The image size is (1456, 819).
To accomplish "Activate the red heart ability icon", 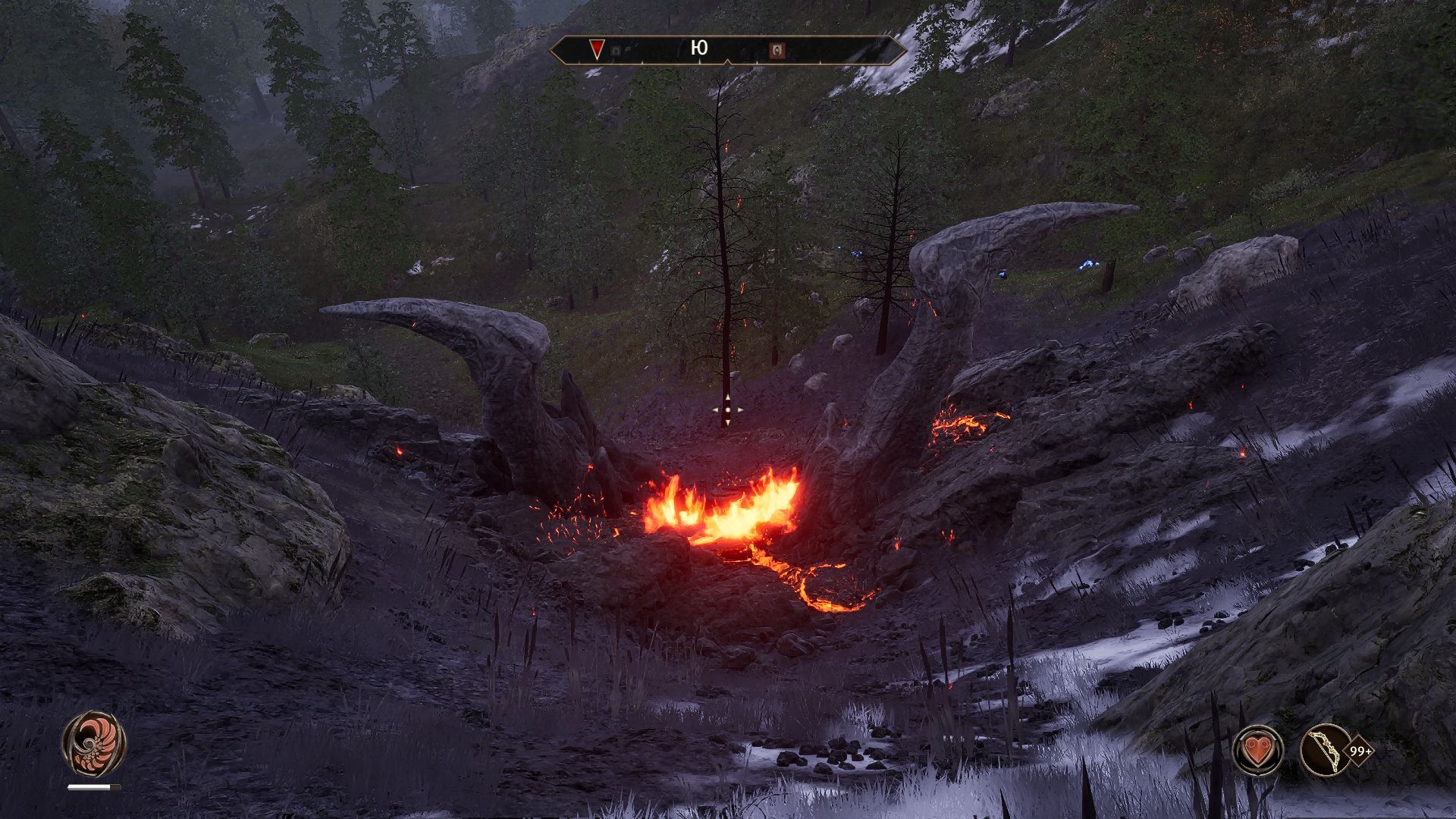I will [1259, 751].
